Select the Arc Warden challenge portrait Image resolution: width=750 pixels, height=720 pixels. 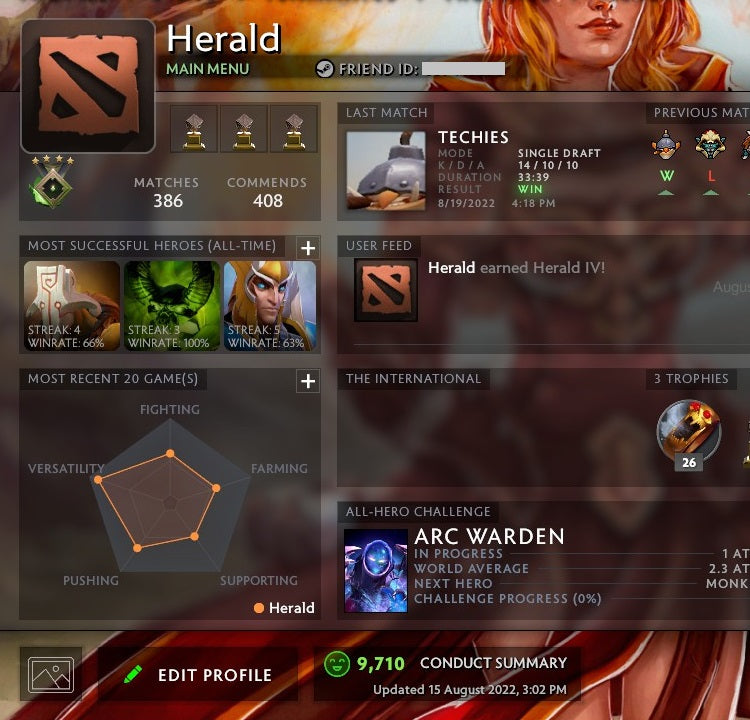click(x=375, y=570)
